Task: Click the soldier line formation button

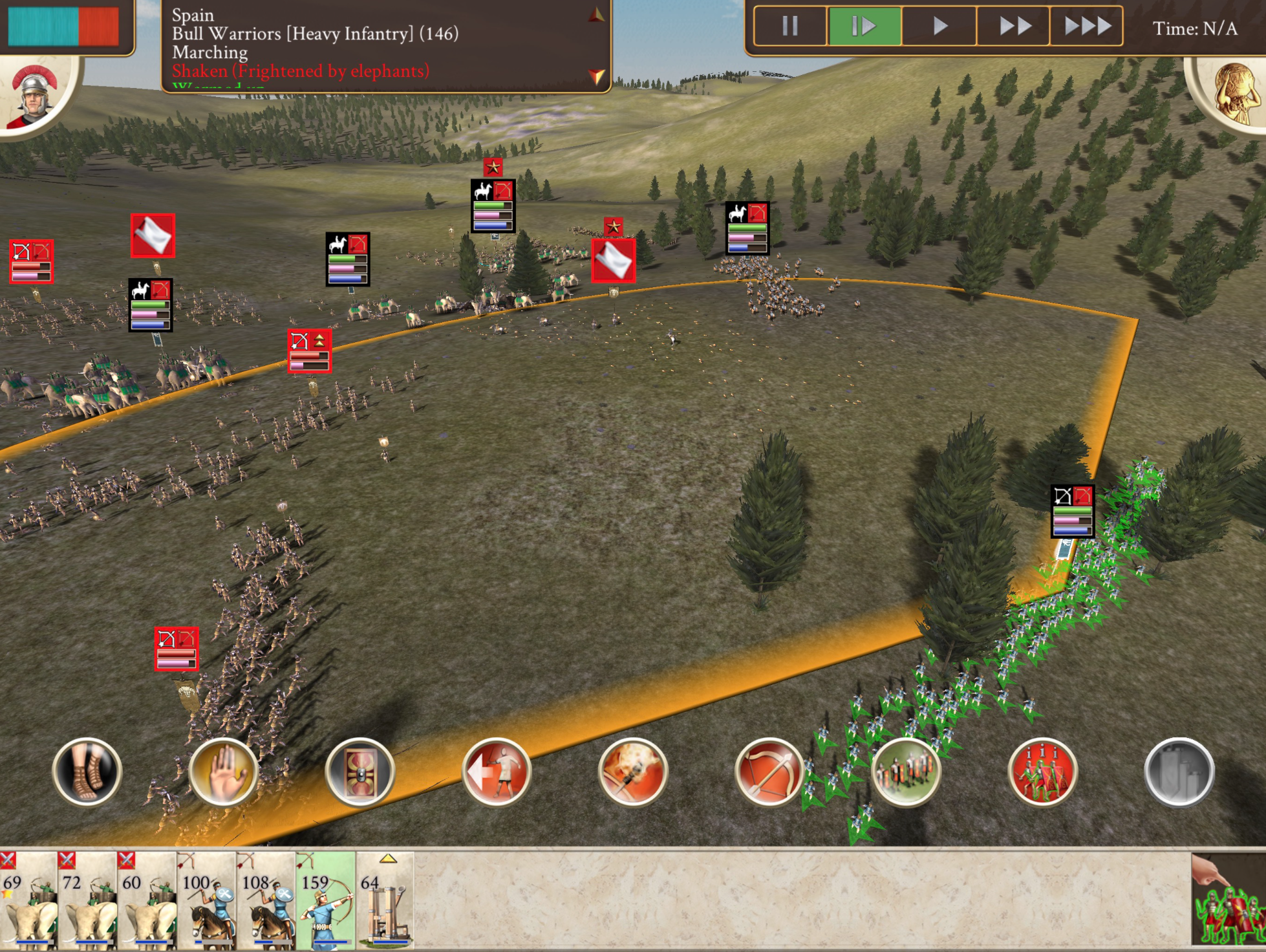Action: [x=906, y=772]
